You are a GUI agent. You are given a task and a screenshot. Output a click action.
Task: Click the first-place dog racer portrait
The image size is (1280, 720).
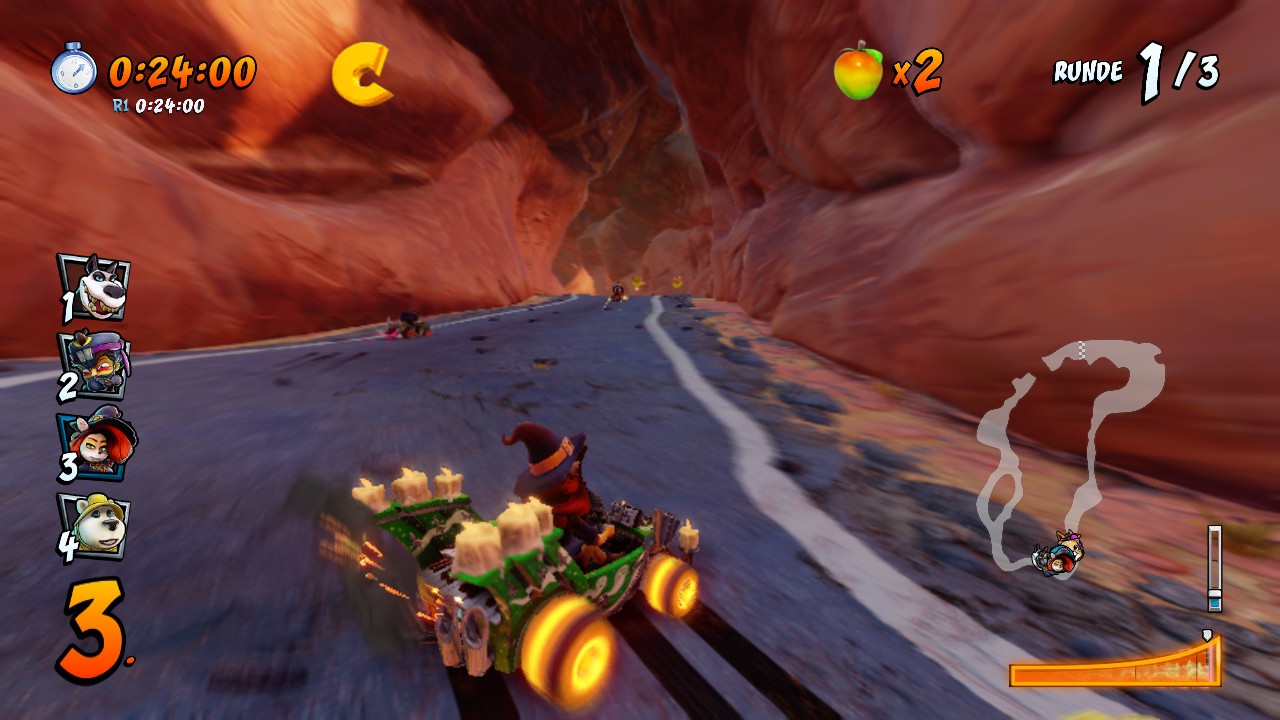[95, 287]
